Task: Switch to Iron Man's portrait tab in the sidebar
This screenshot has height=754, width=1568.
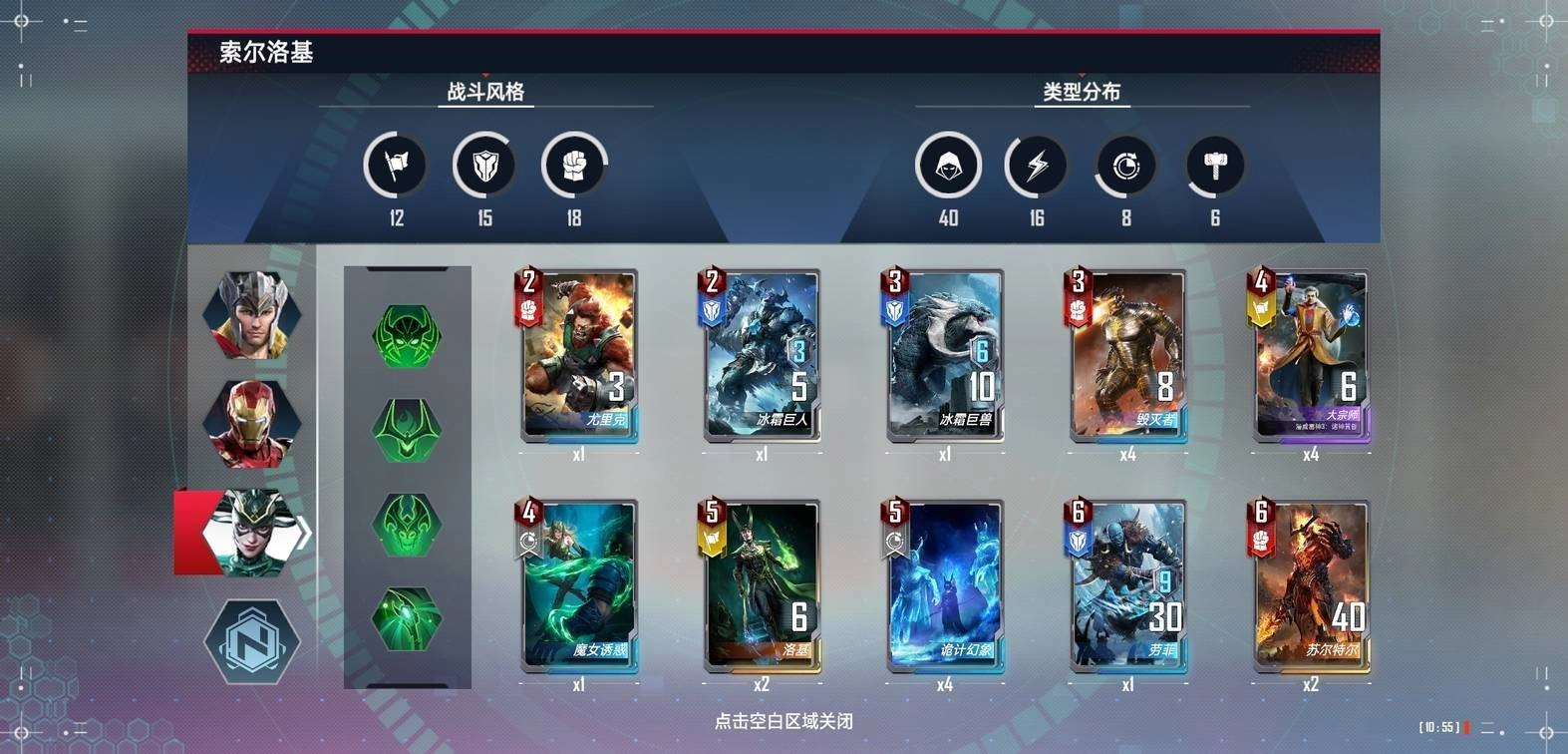Action: coord(252,424)
